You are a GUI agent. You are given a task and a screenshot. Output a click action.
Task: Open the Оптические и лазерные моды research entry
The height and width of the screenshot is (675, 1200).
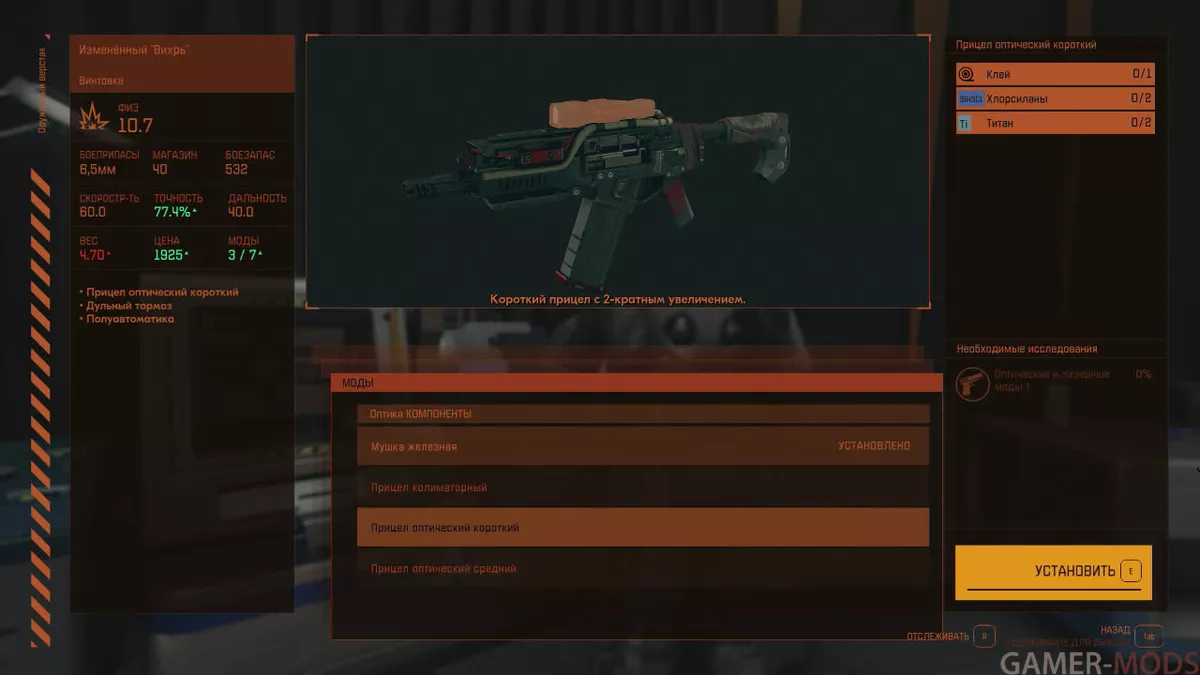coord(1055,381)
